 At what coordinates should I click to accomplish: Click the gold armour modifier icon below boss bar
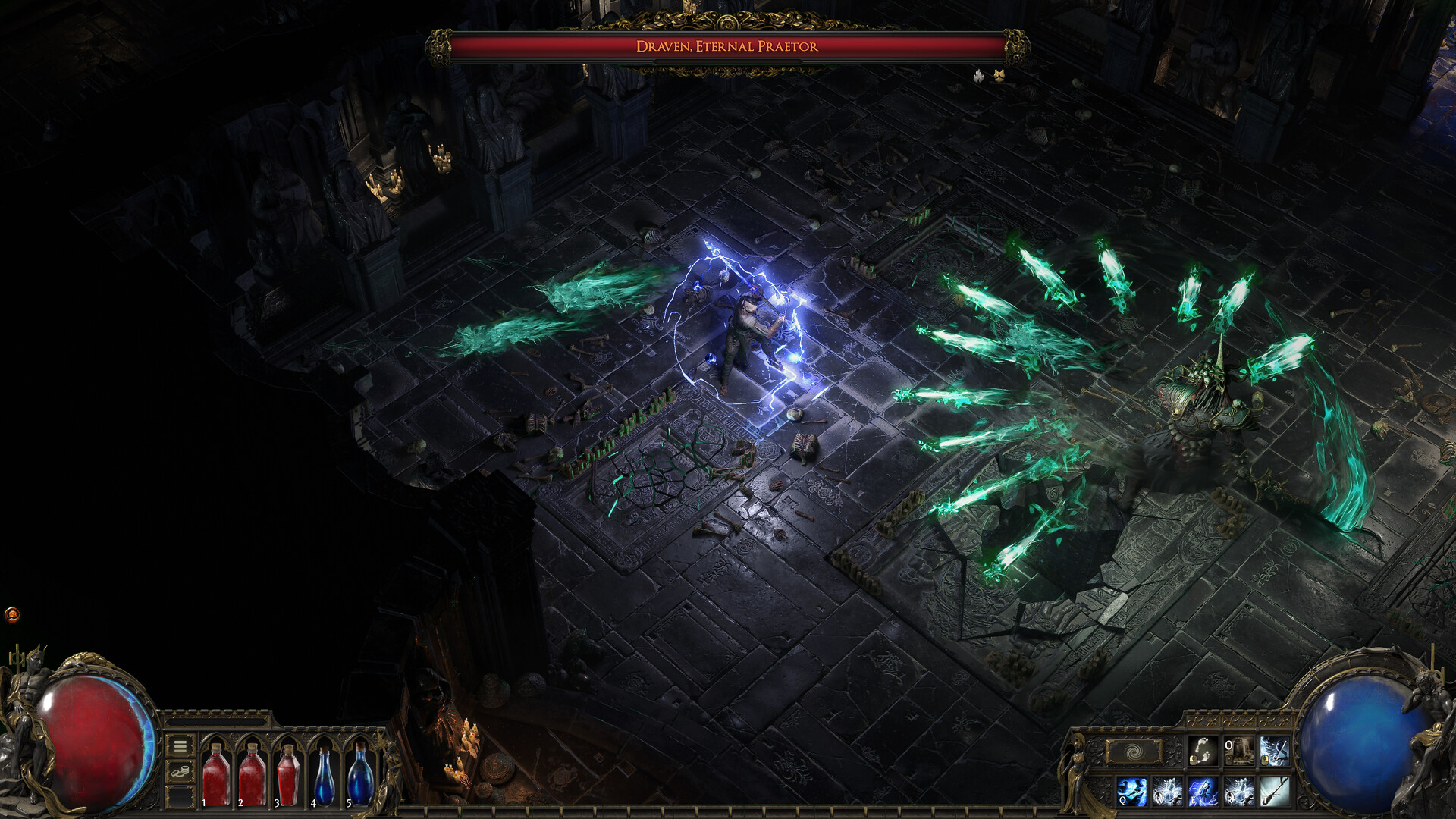pos(1000,76)
